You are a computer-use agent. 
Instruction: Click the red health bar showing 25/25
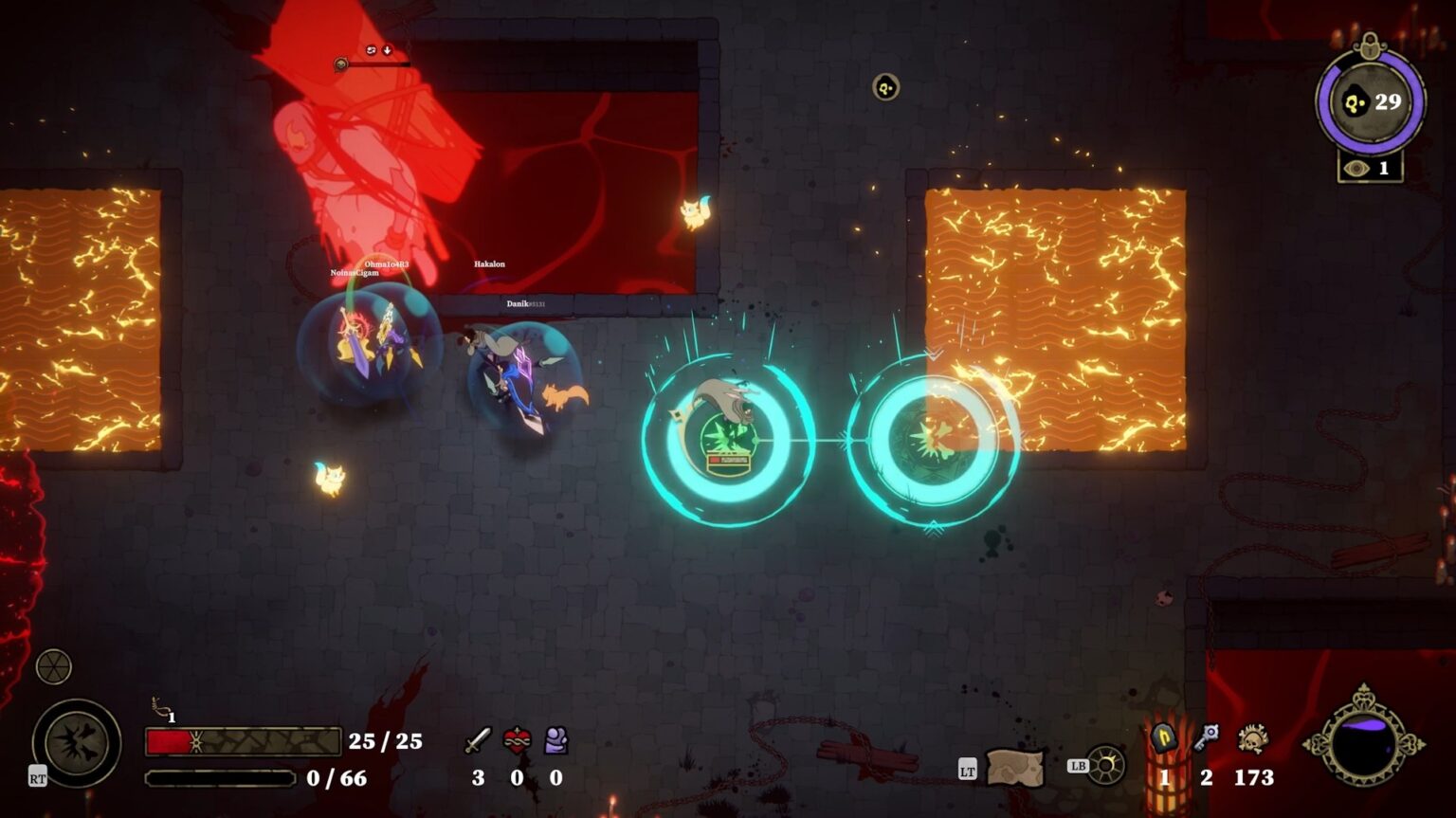click(242, 742)
